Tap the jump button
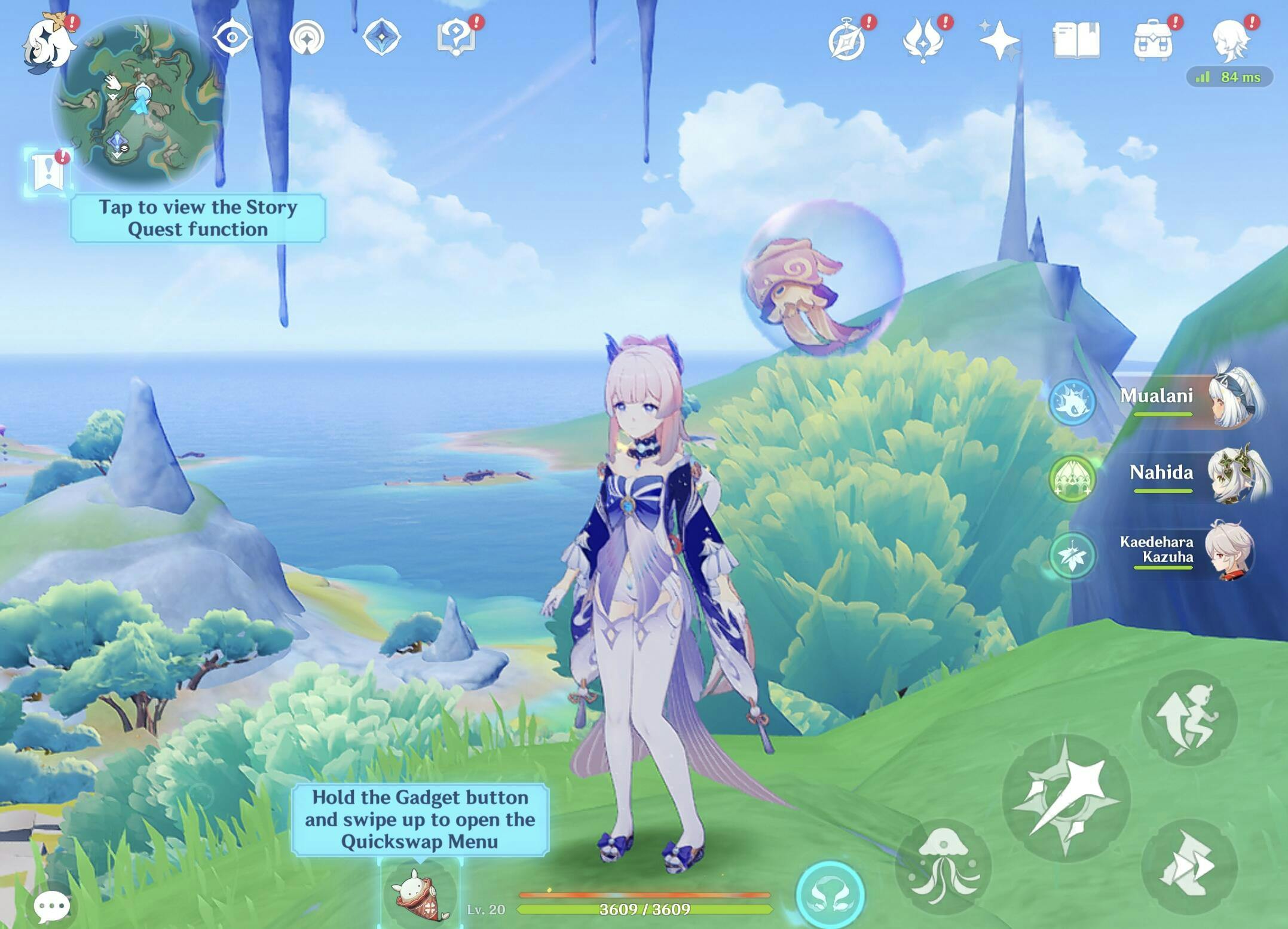This screenshot has width=1288, height=929. (x=1188, y=866)
